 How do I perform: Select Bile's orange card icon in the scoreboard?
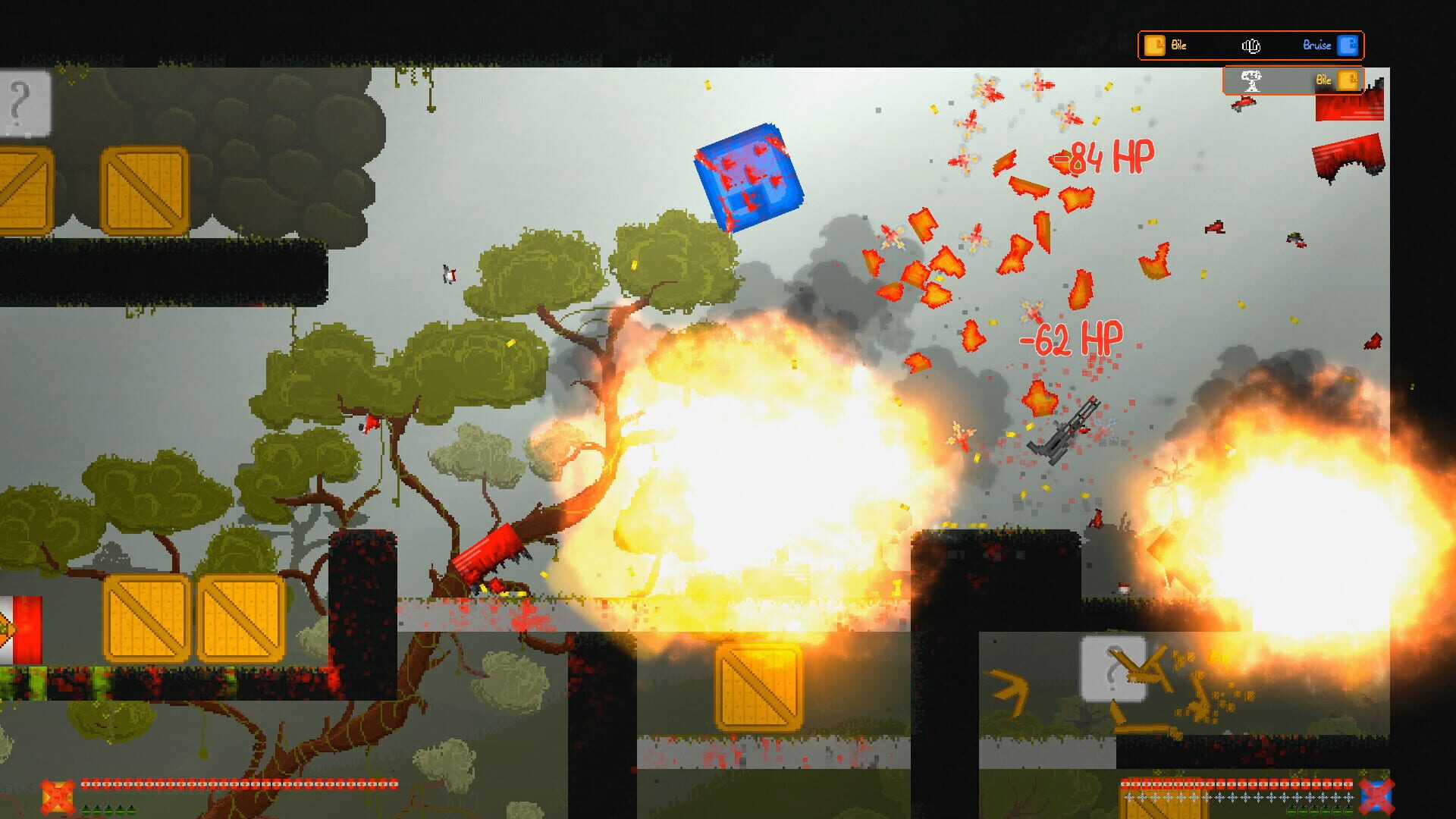1154,45
